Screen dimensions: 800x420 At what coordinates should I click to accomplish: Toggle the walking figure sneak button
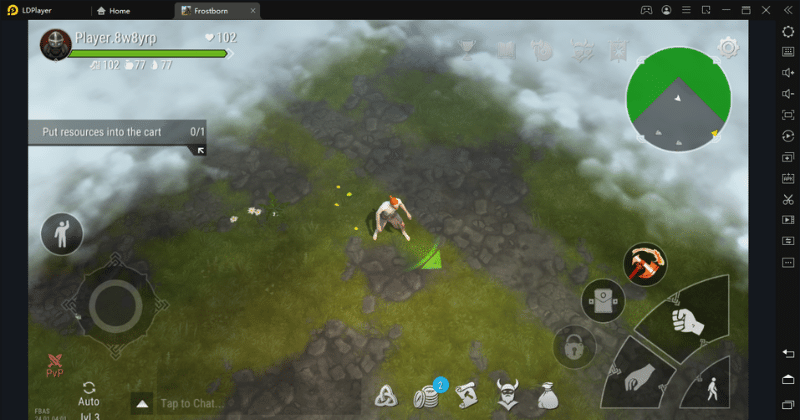pyautogui.click(x=713, y=387)
